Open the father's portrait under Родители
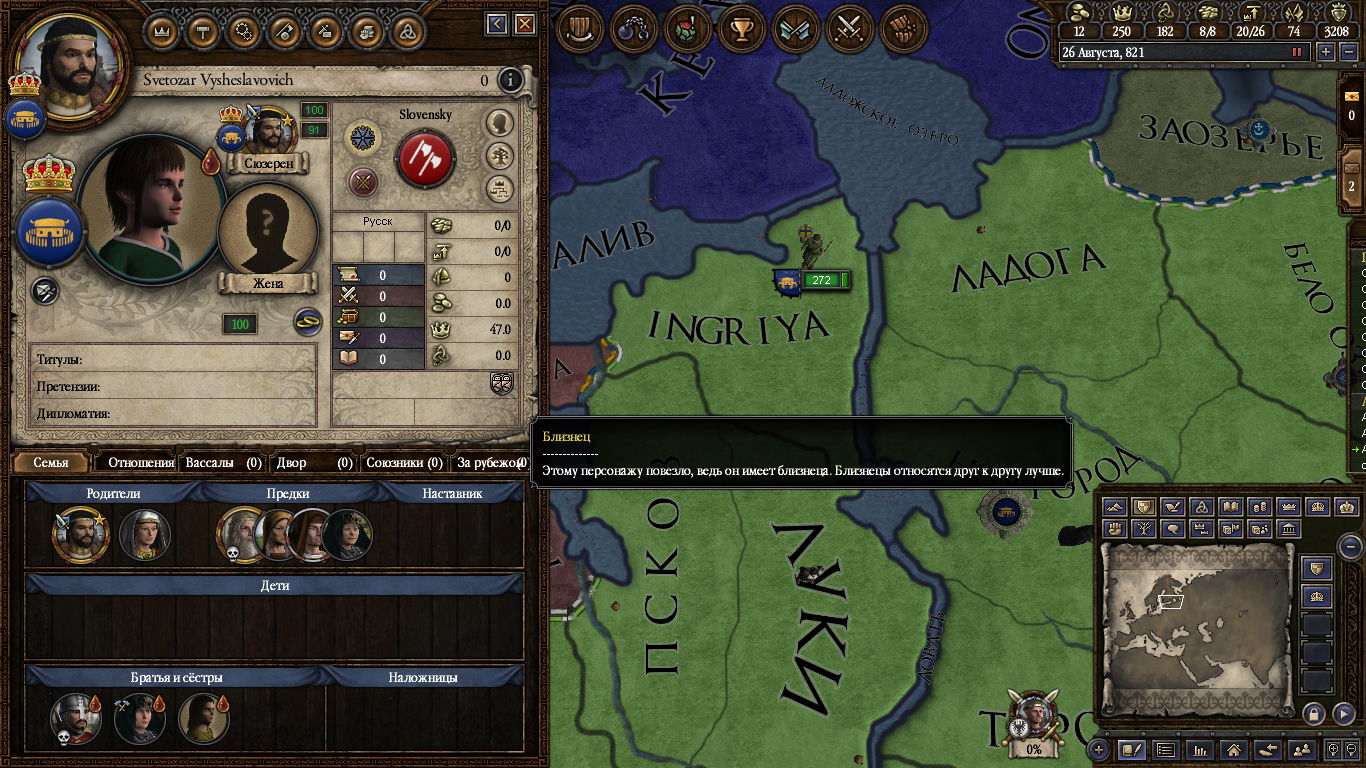The height and width of the screenshot is (768, 1366). point(81,536)
